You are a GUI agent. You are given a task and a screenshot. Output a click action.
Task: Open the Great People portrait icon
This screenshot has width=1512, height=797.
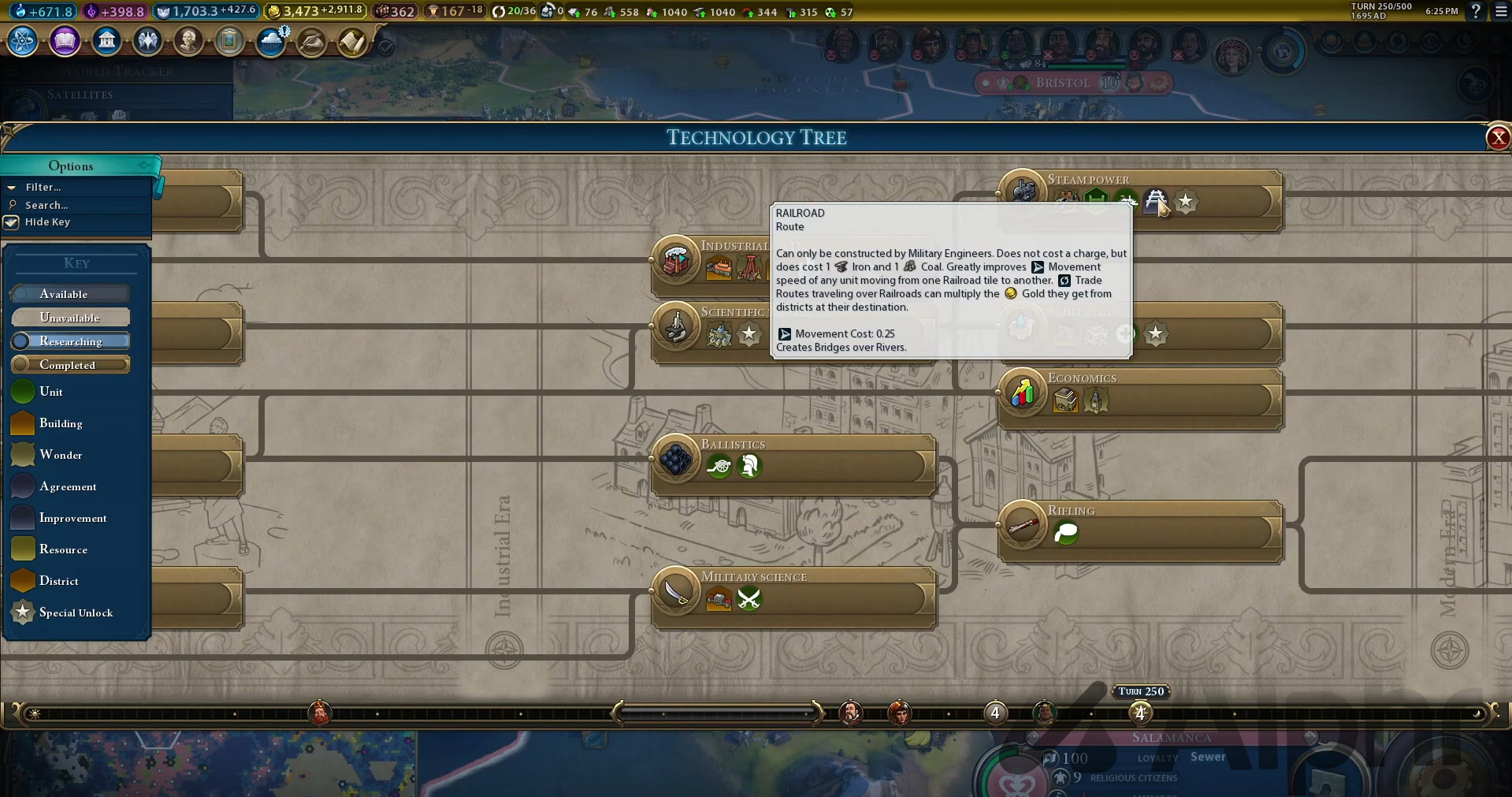(x=189, y=41)
